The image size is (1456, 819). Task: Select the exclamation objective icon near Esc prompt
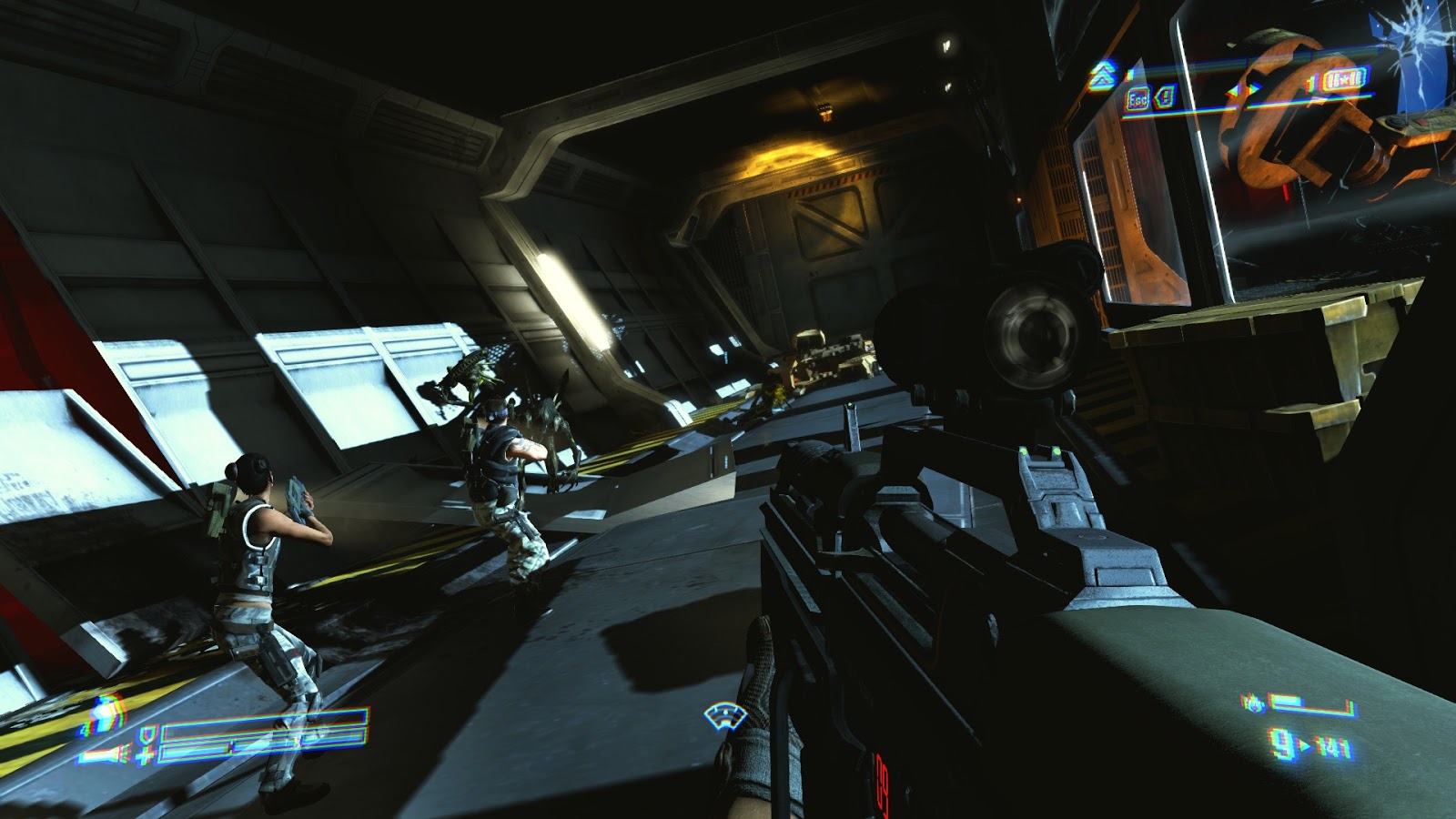click(1168, 96)
